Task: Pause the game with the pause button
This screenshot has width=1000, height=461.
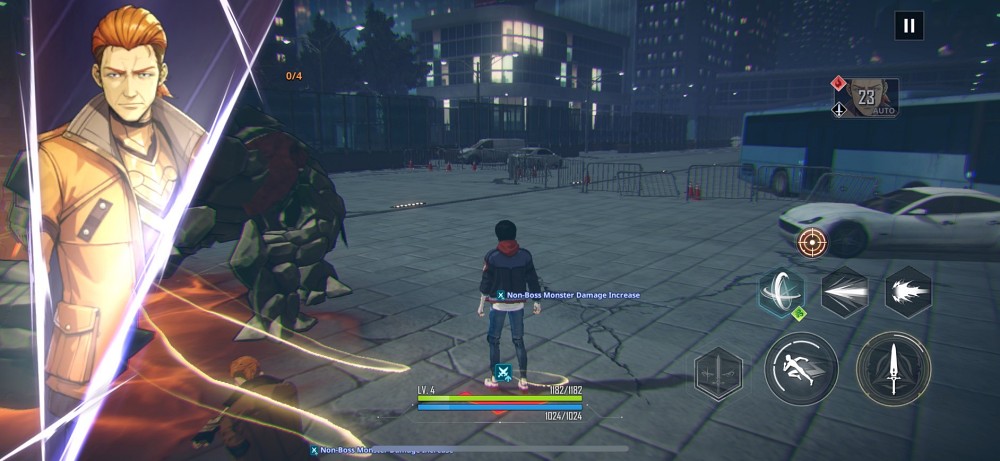Action: click(x=908, y=26)
